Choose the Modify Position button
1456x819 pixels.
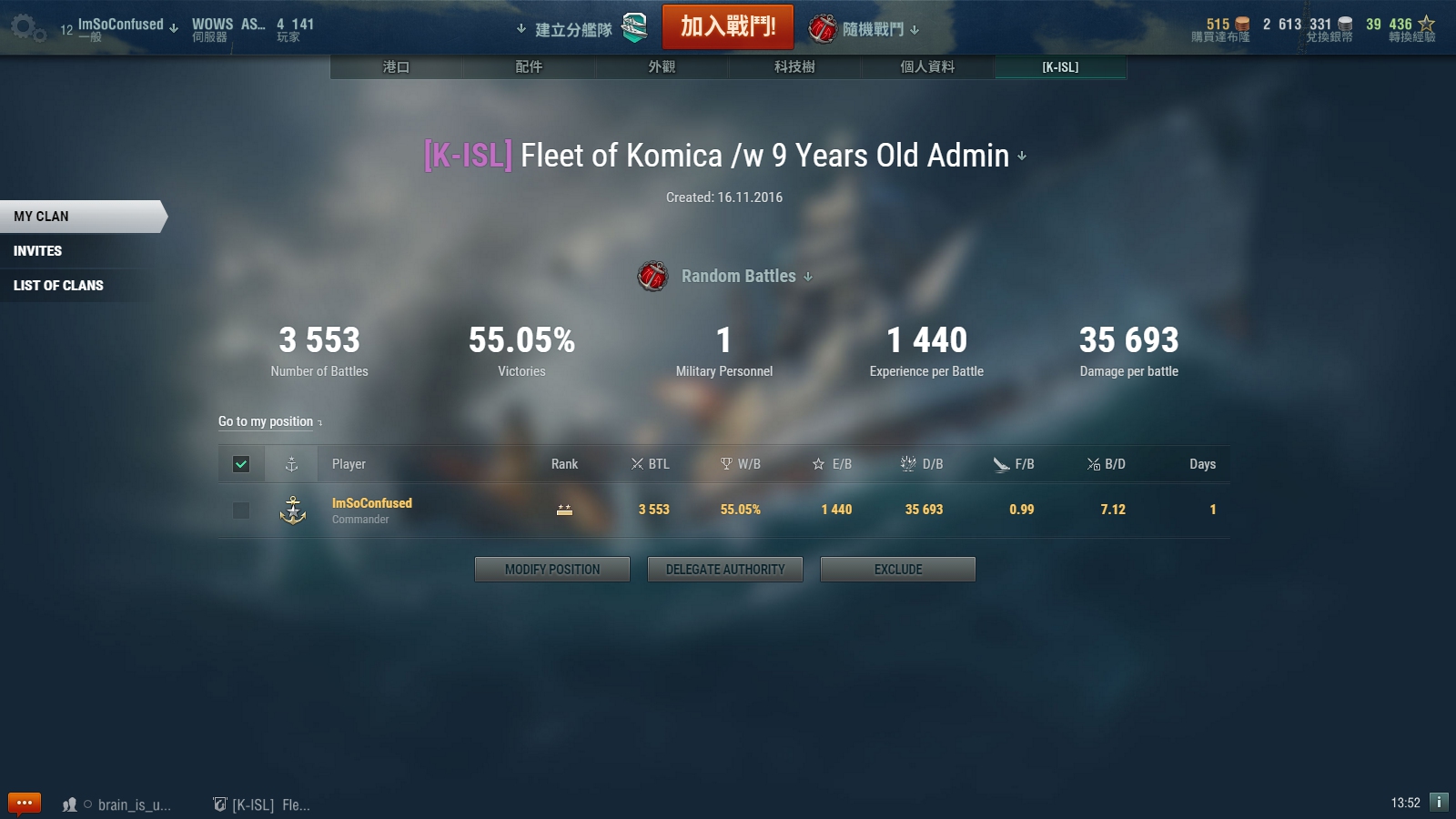552,570
